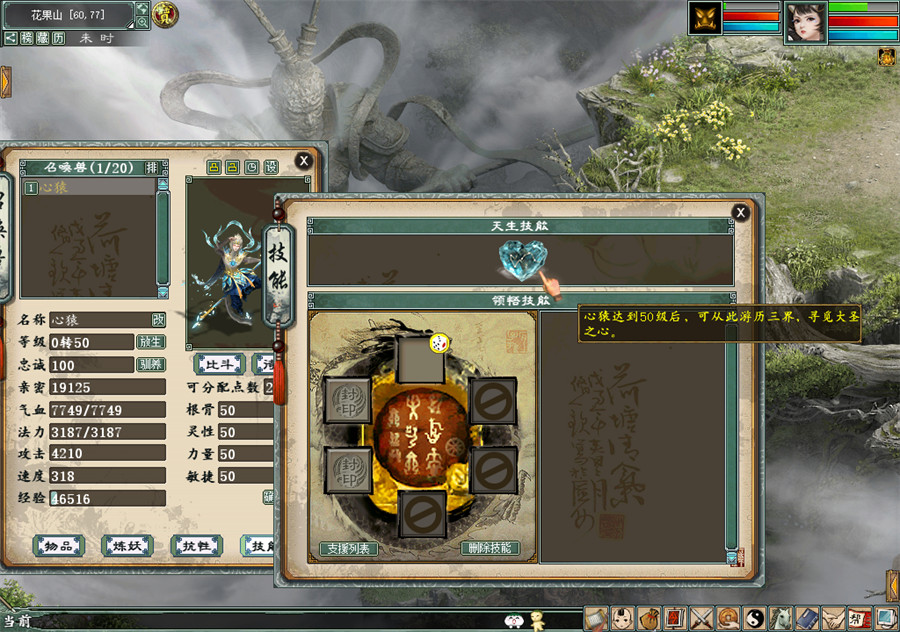This screenshot has height=632, width=900.
Task: Open the 物品 items button
Action: (x=58, y=545)
